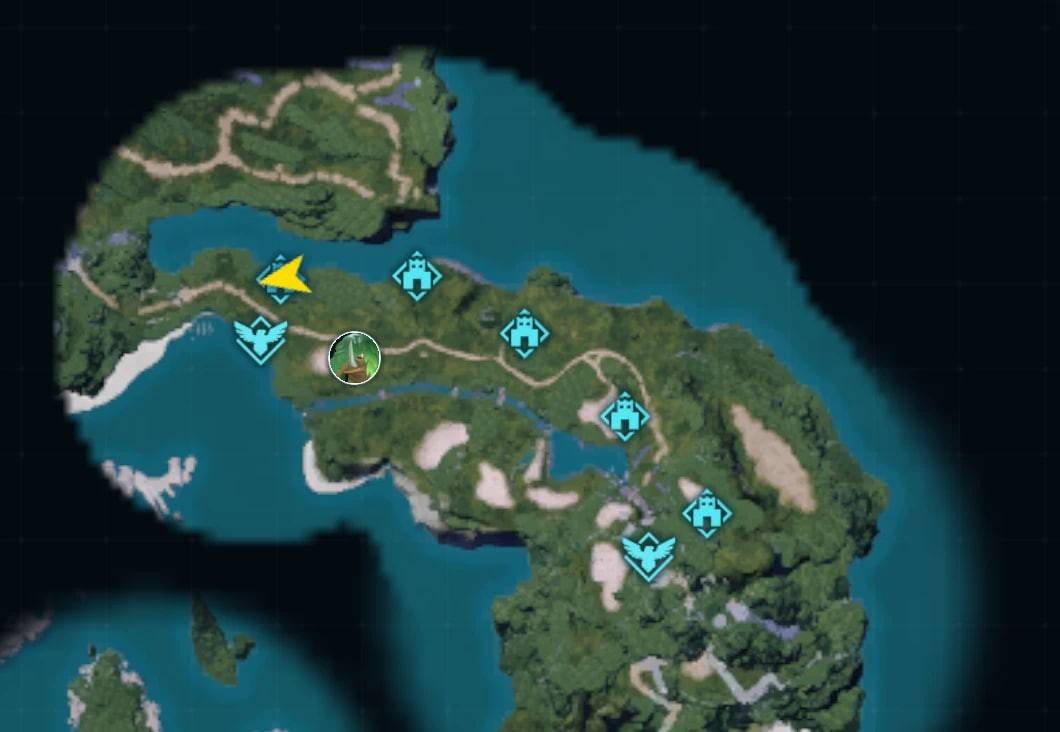Click the eagle fast-travel marker beside the boss portrait
Viewport: 1060px width, 732px height.
pos(261,340)
